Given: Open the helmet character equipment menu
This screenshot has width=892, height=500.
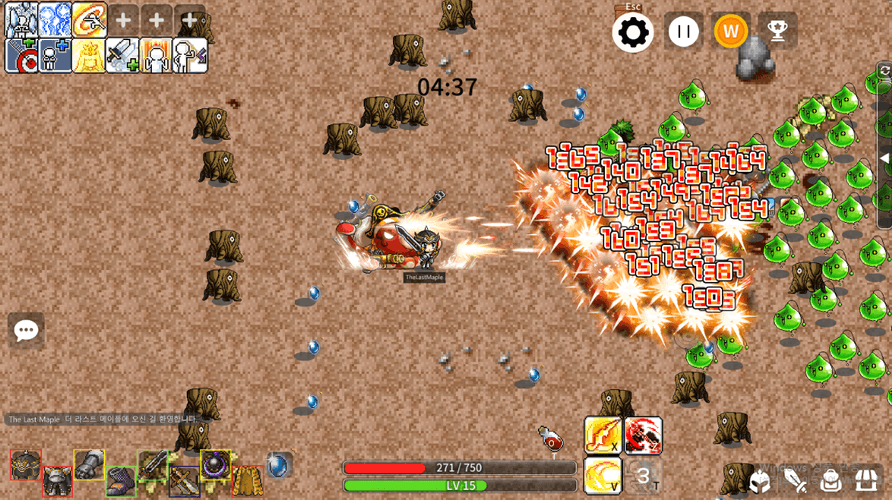Looking at the screenshot, I should [x=760, y=480].
